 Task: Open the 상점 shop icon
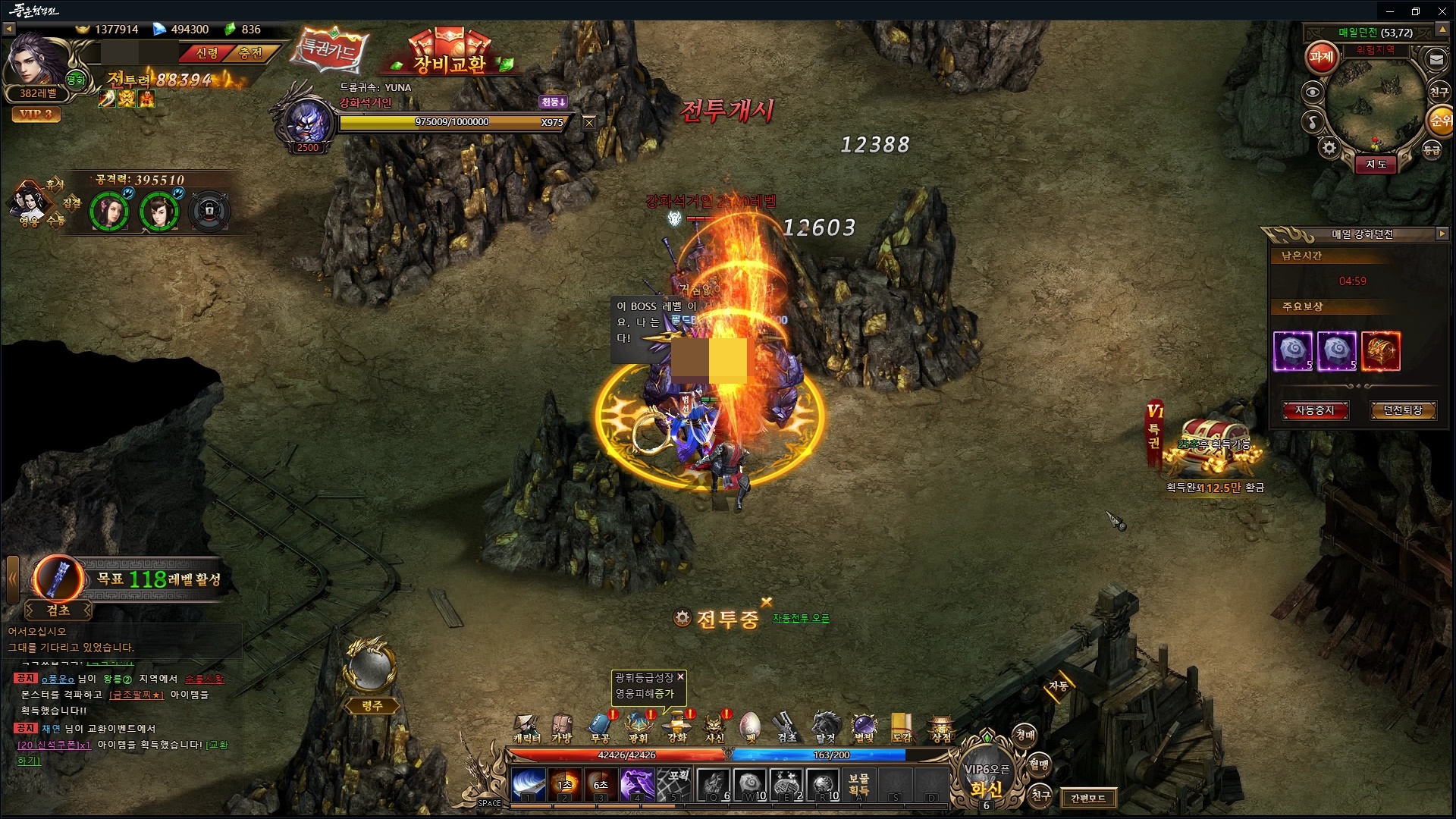click(941, 727)
